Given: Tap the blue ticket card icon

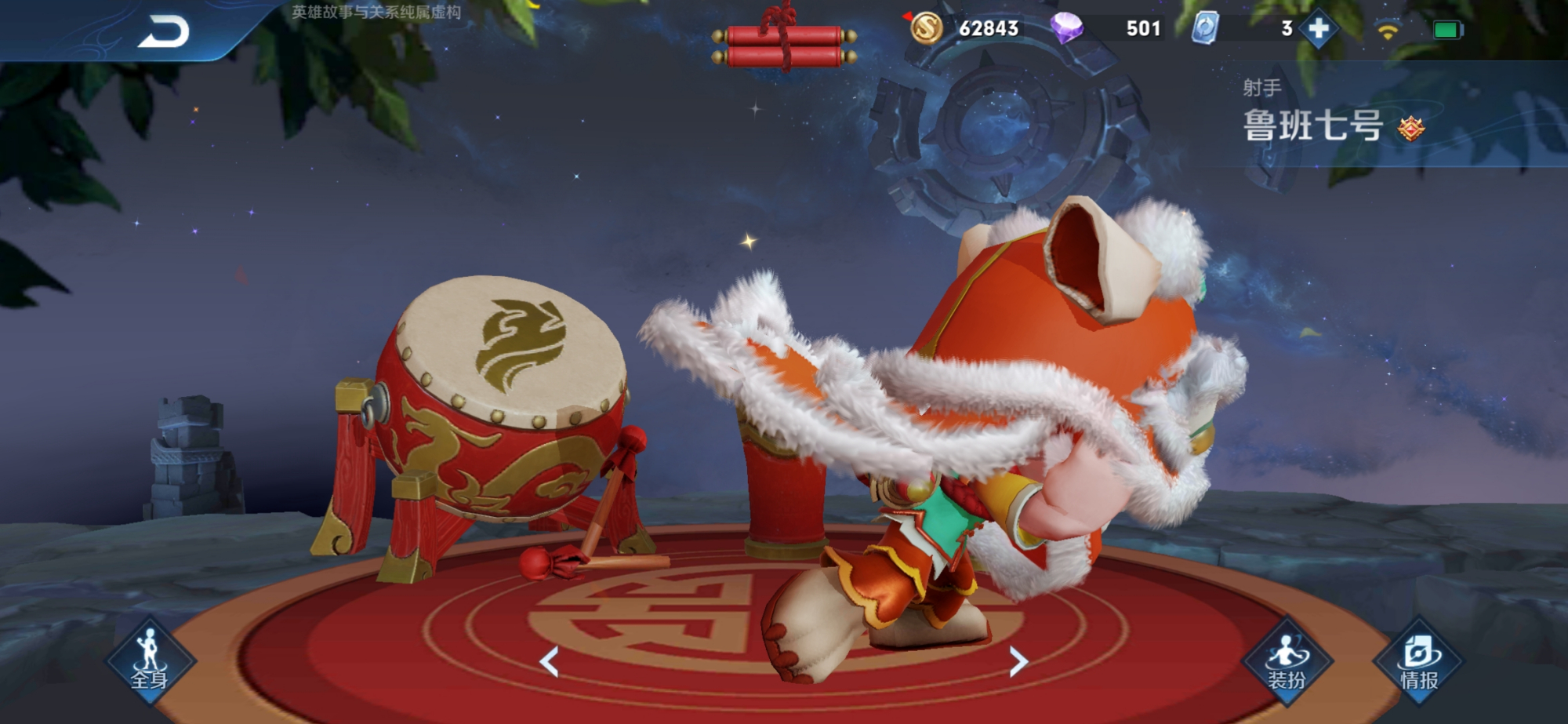Looking at the screenshot, I should pyautogui.click(x=1205, y=29).
